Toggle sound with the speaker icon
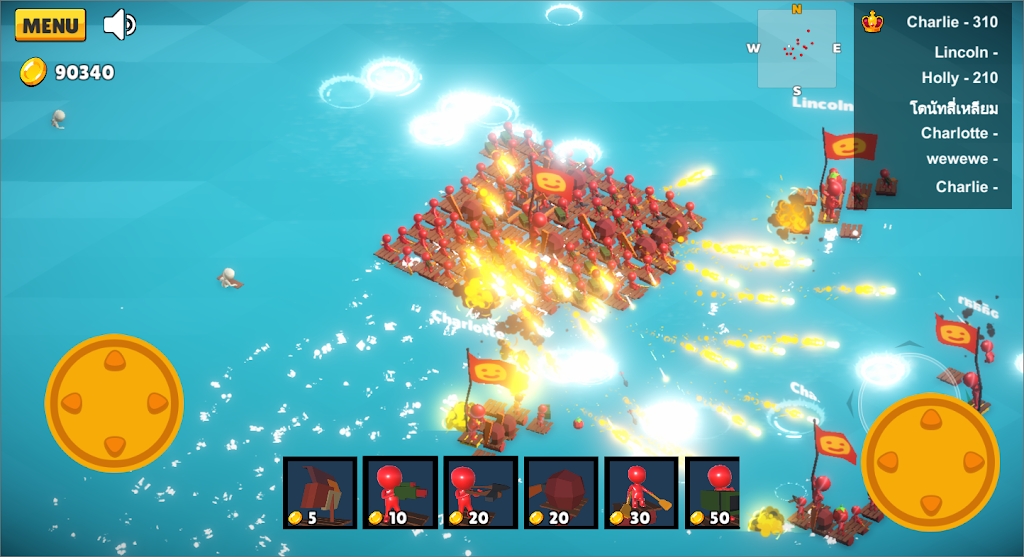This screenshot has height=557, width=1024. 119,24
